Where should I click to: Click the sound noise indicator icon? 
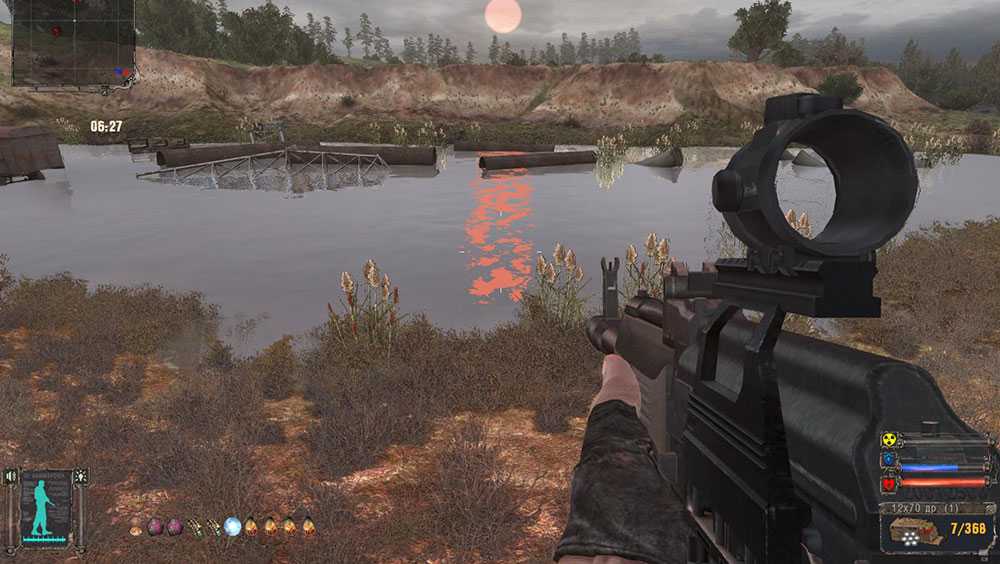pos(12,477)
